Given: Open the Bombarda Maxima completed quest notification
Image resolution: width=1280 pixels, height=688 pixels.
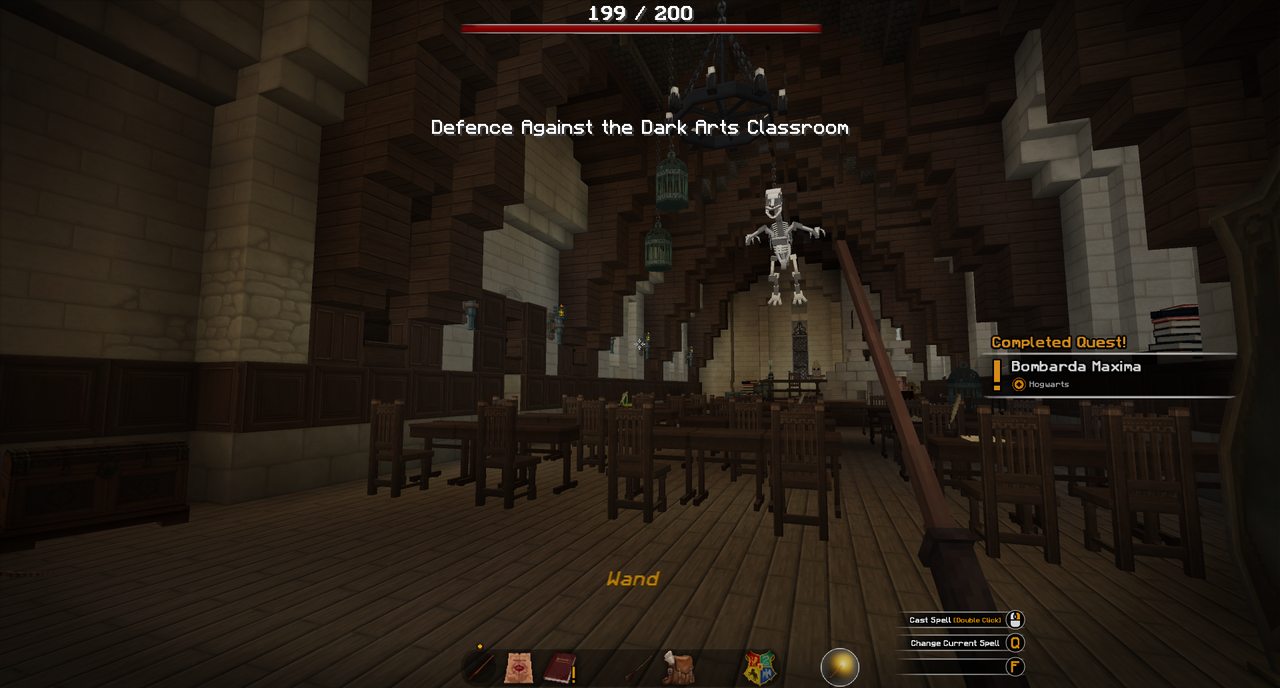Looking at the screenshot, I should [x=1110, y=374].
